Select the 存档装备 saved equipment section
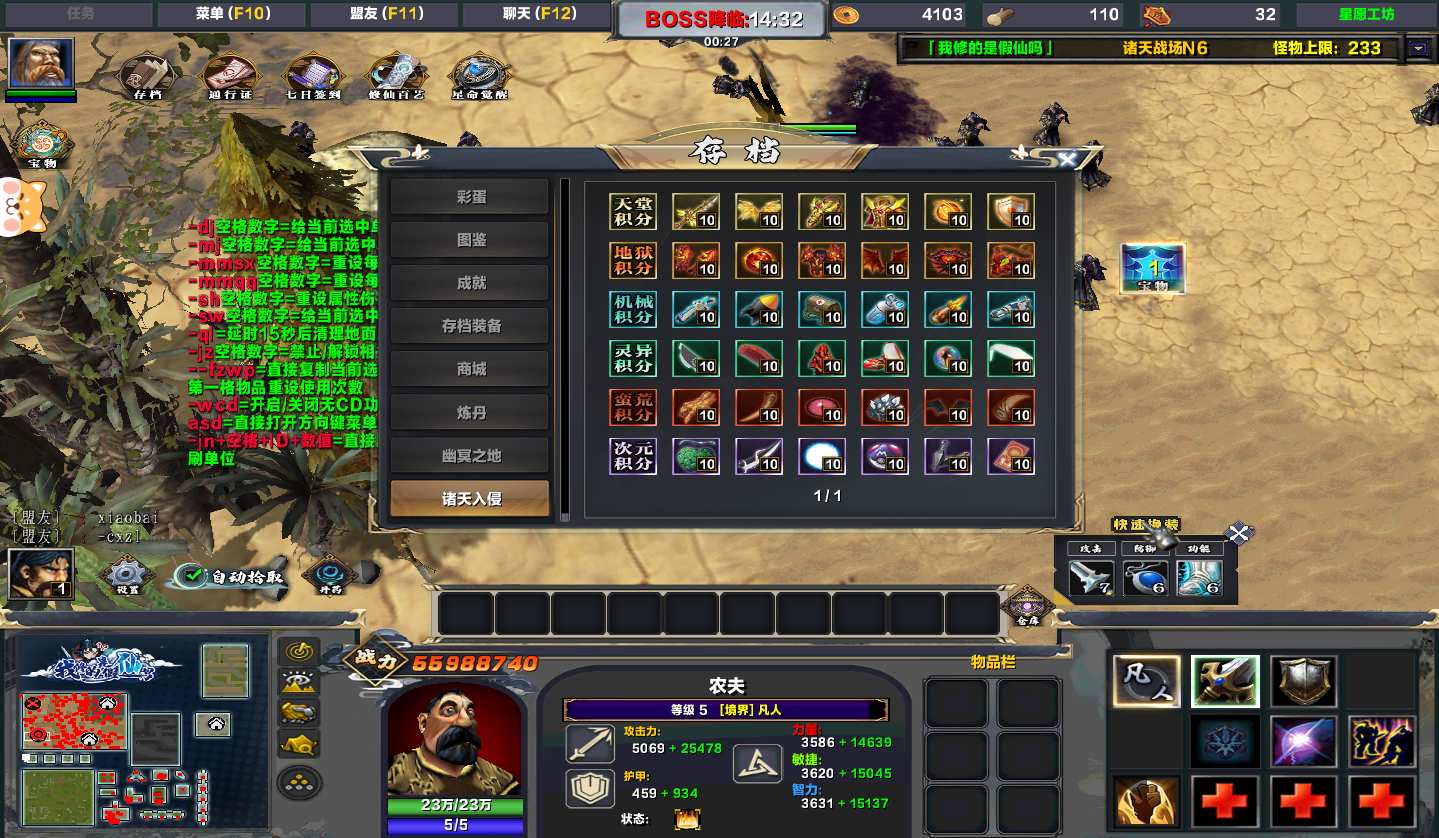 pyautogui.click(x=470, y=326)
